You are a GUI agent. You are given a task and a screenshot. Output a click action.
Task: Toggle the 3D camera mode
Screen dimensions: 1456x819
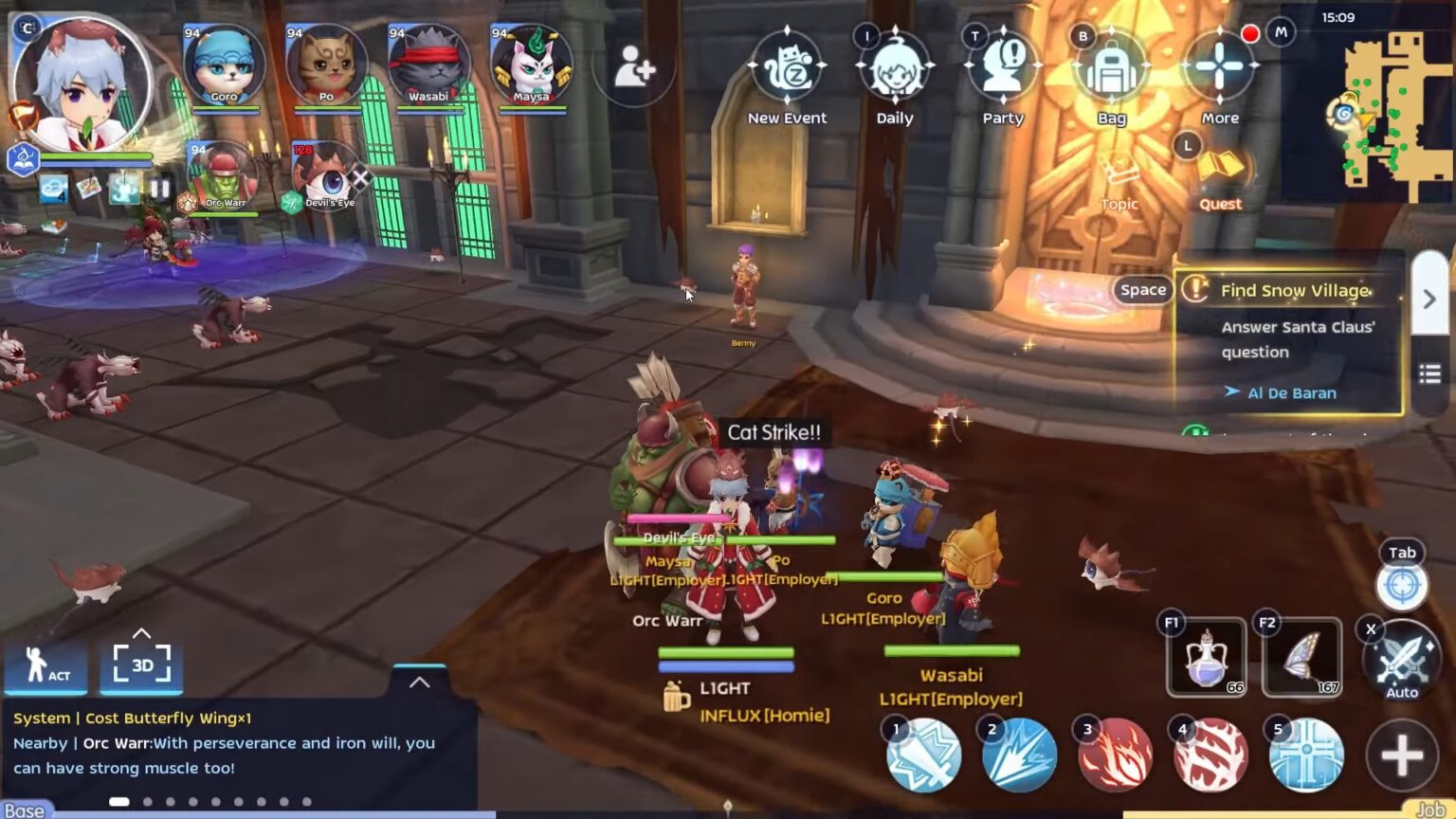[x=142, y=665]
